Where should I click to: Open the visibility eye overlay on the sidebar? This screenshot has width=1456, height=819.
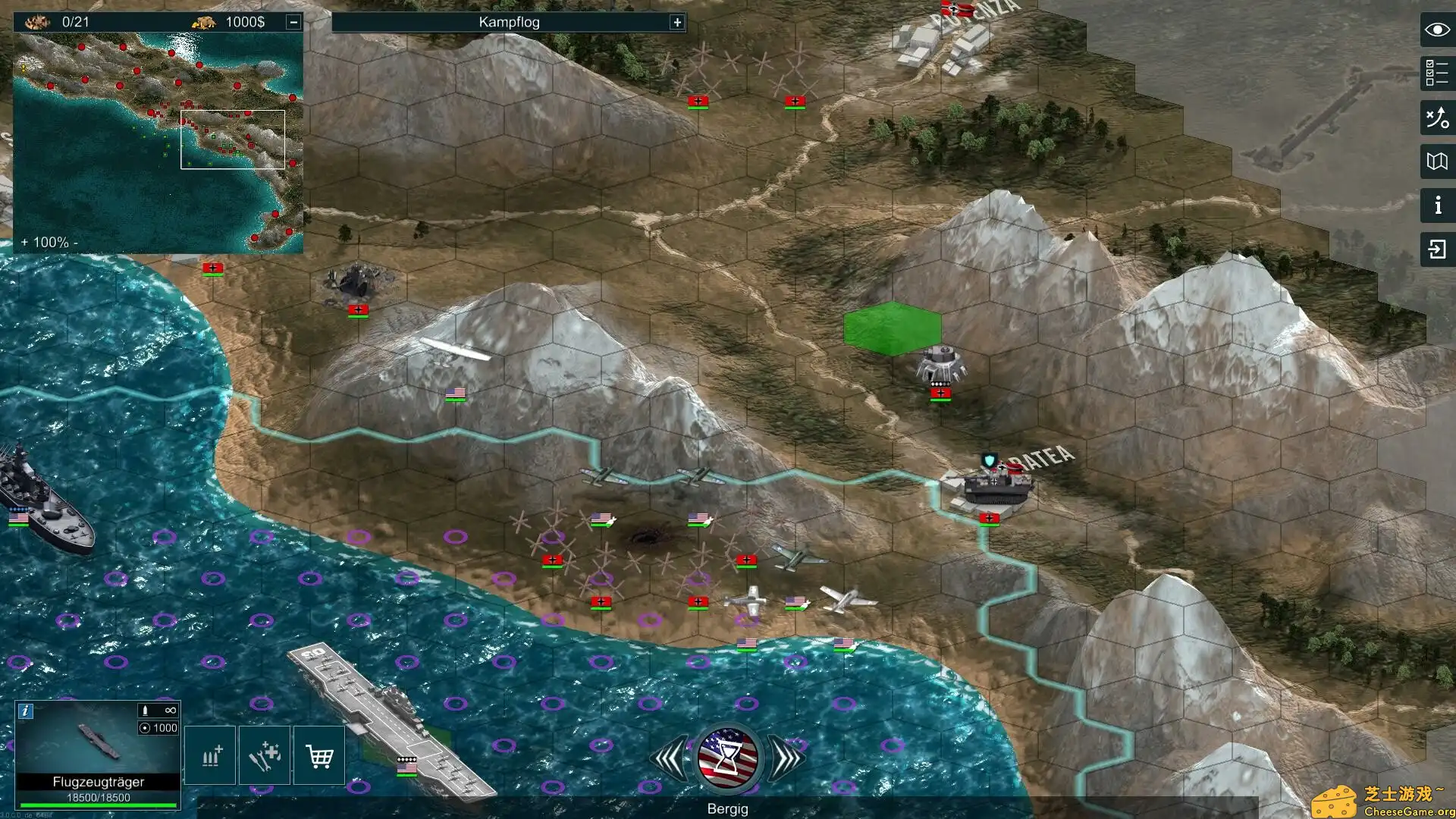click(1436, 30)
